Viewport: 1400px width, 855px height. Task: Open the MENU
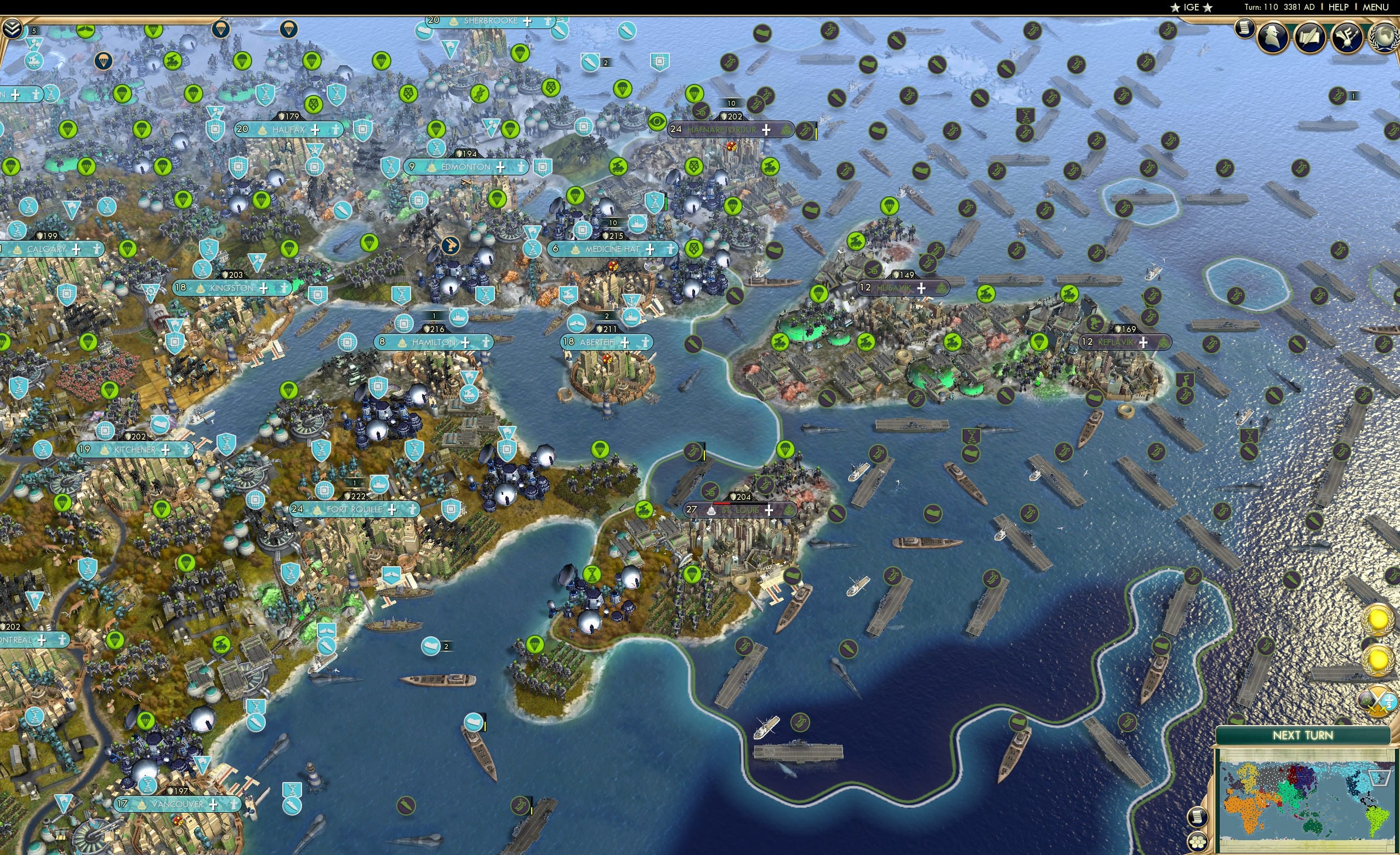(1375, 7)
